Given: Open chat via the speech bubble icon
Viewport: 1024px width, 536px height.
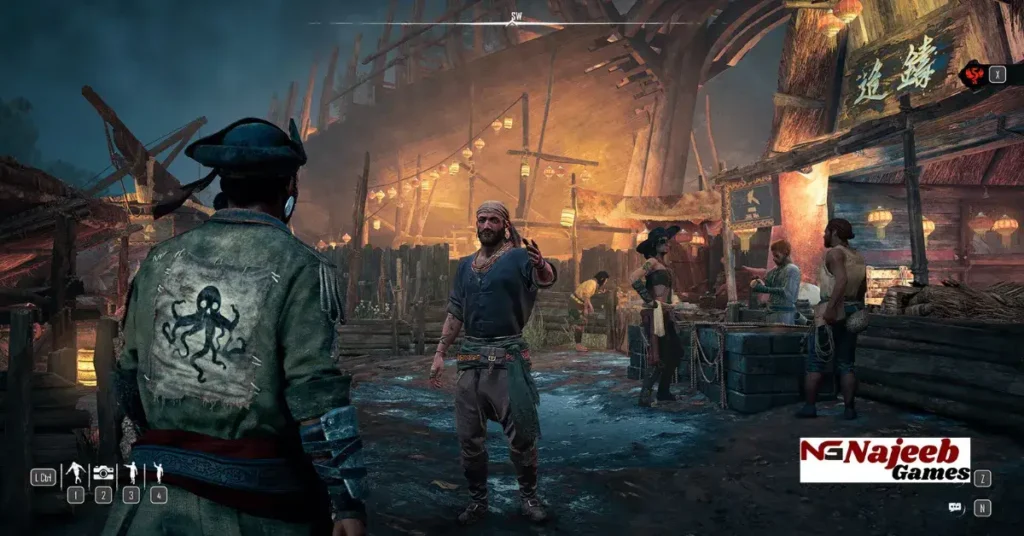Looking at the screenshot, I should [x=955, y=507].
